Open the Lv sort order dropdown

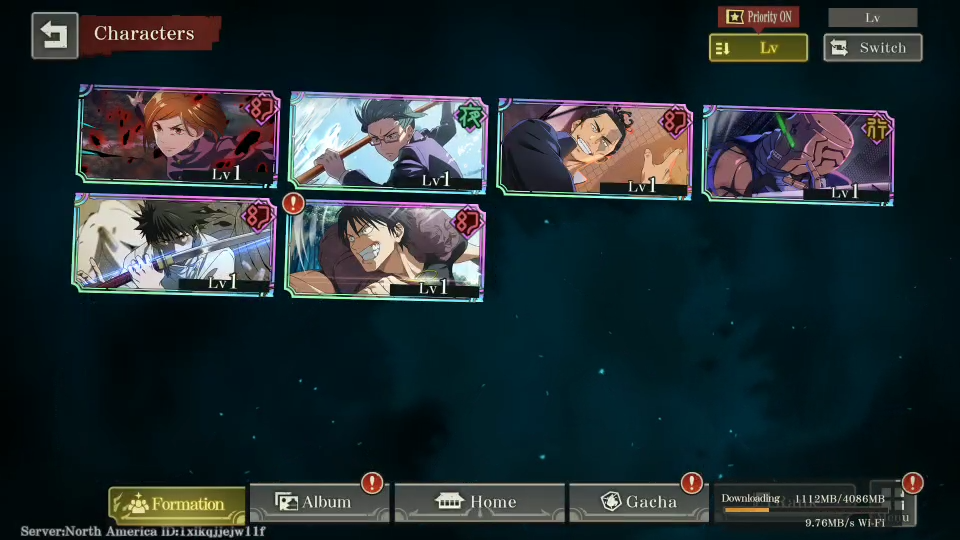pos(758,48)
